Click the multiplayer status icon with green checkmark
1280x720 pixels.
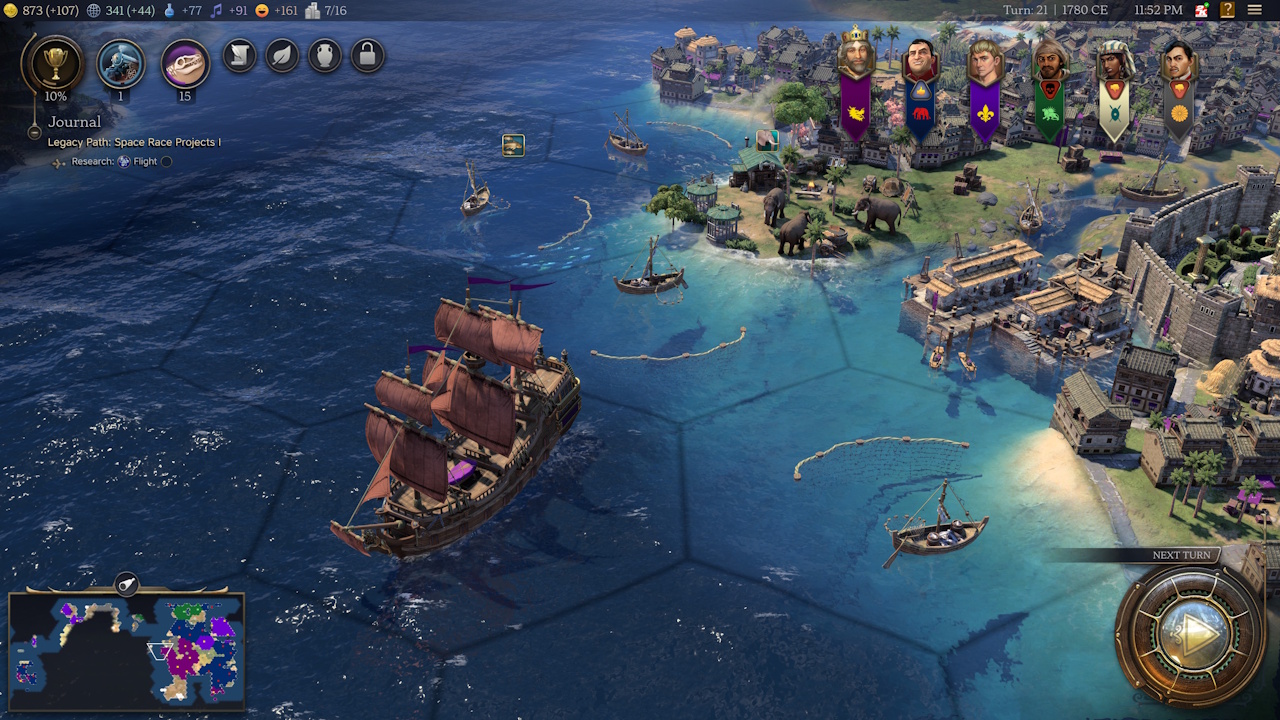1200,10
